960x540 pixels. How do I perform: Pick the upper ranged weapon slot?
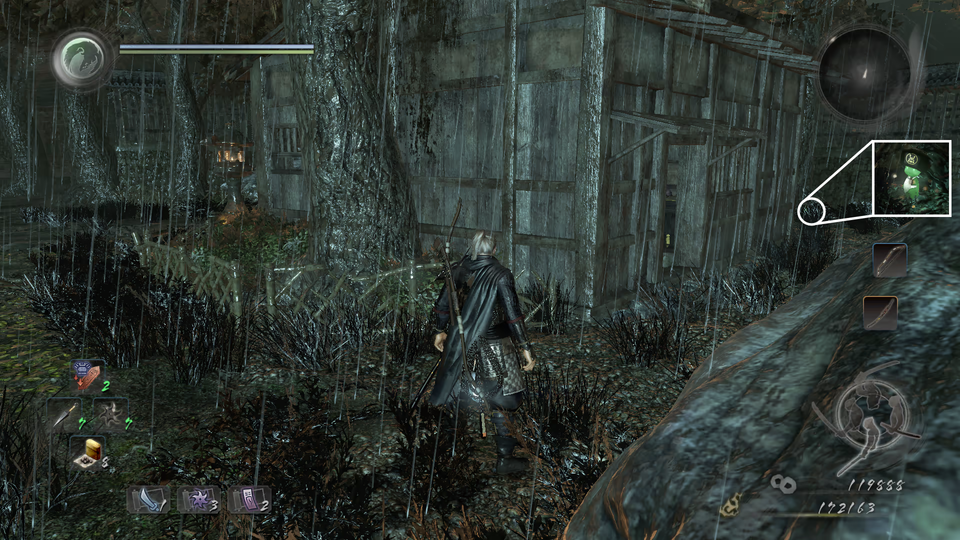pyautogui.click(x=889, y=261)
